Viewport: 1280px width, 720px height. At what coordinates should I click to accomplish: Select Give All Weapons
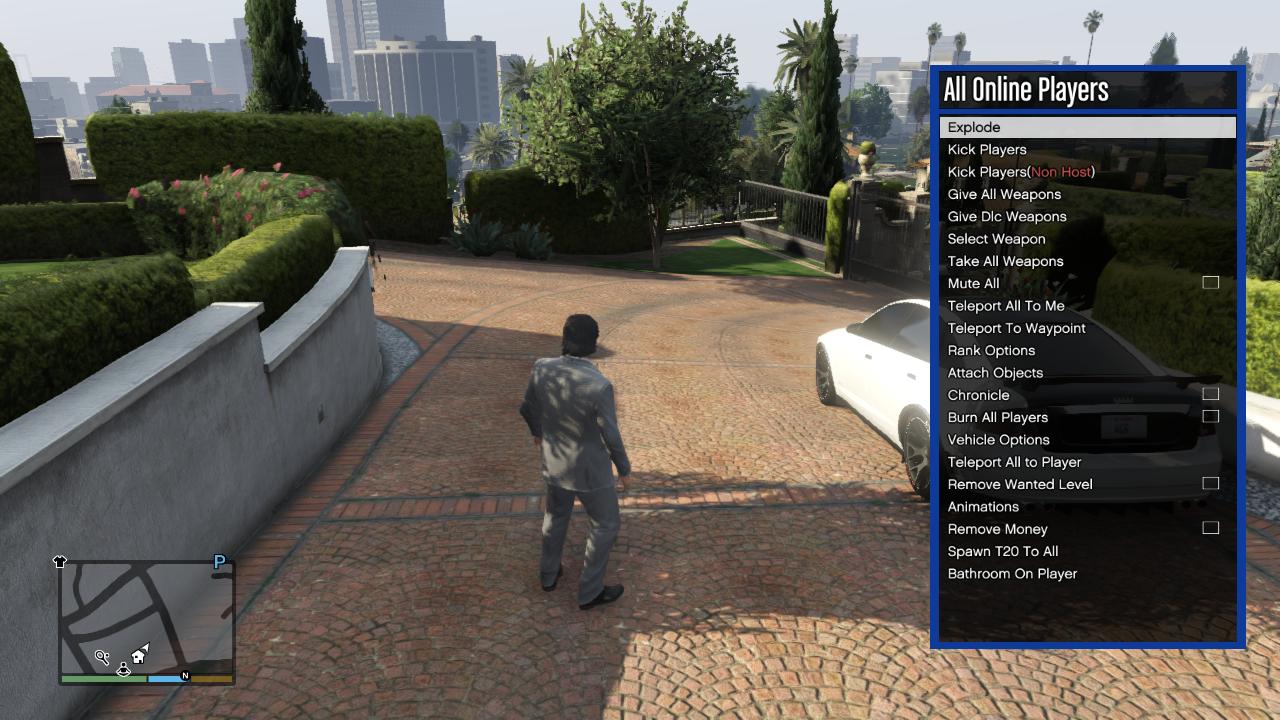1004,194
